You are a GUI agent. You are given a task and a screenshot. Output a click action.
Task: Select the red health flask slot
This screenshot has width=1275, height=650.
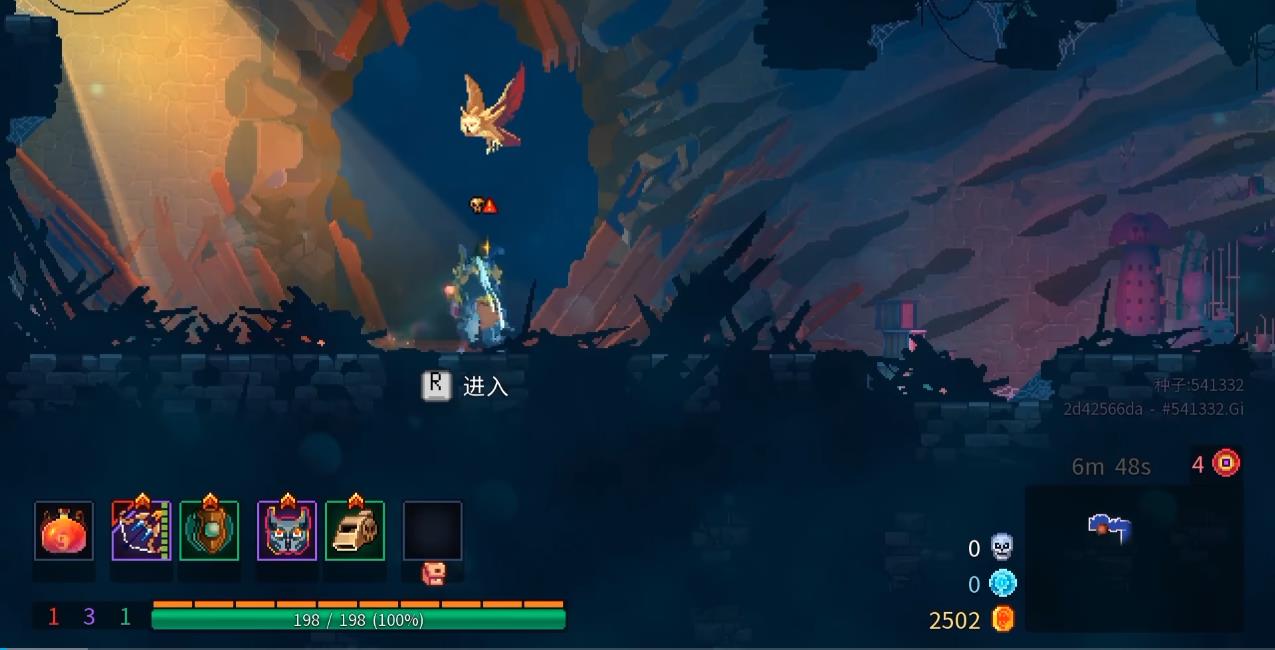coord(64,531)
